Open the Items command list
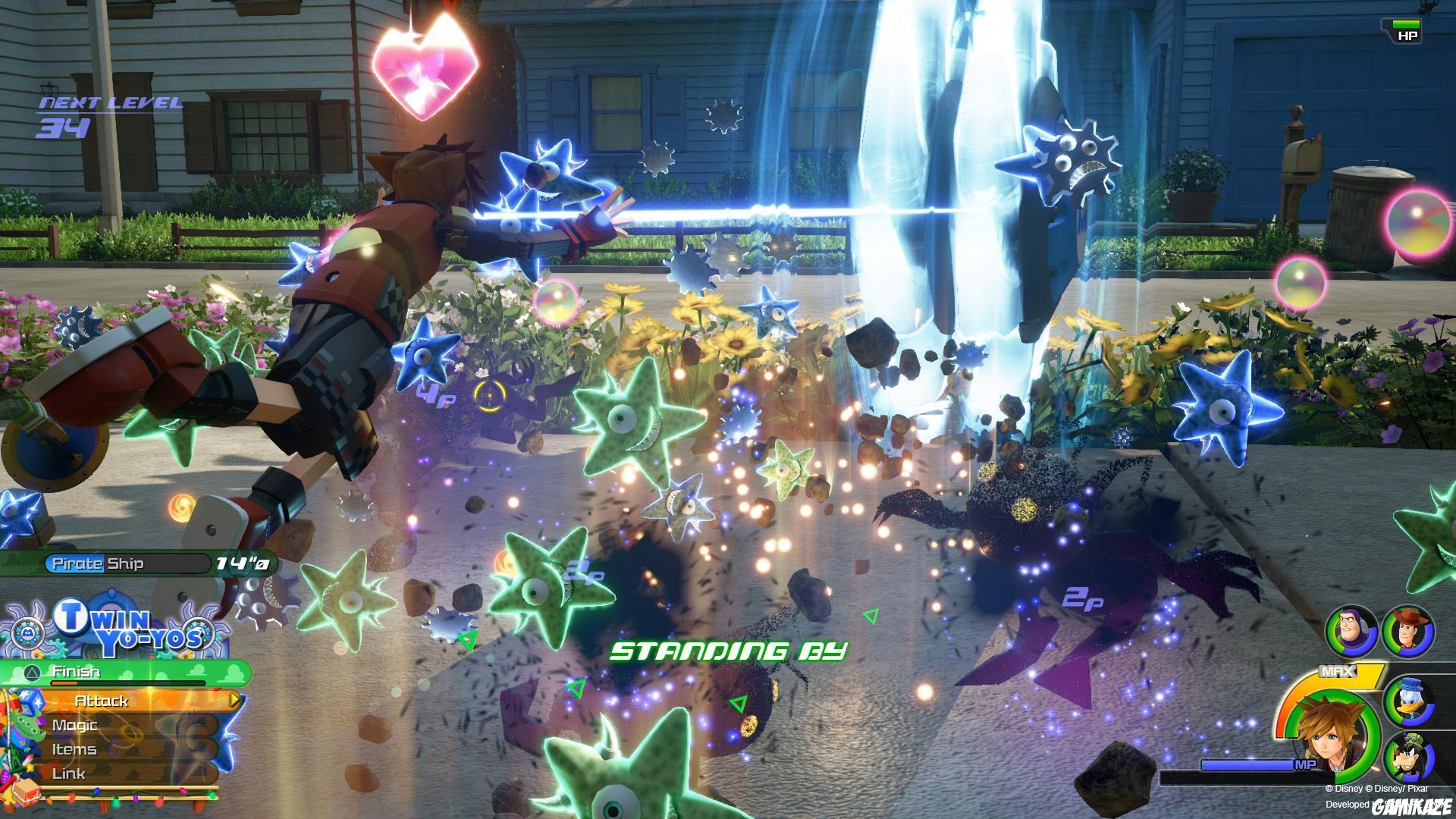 76,749
